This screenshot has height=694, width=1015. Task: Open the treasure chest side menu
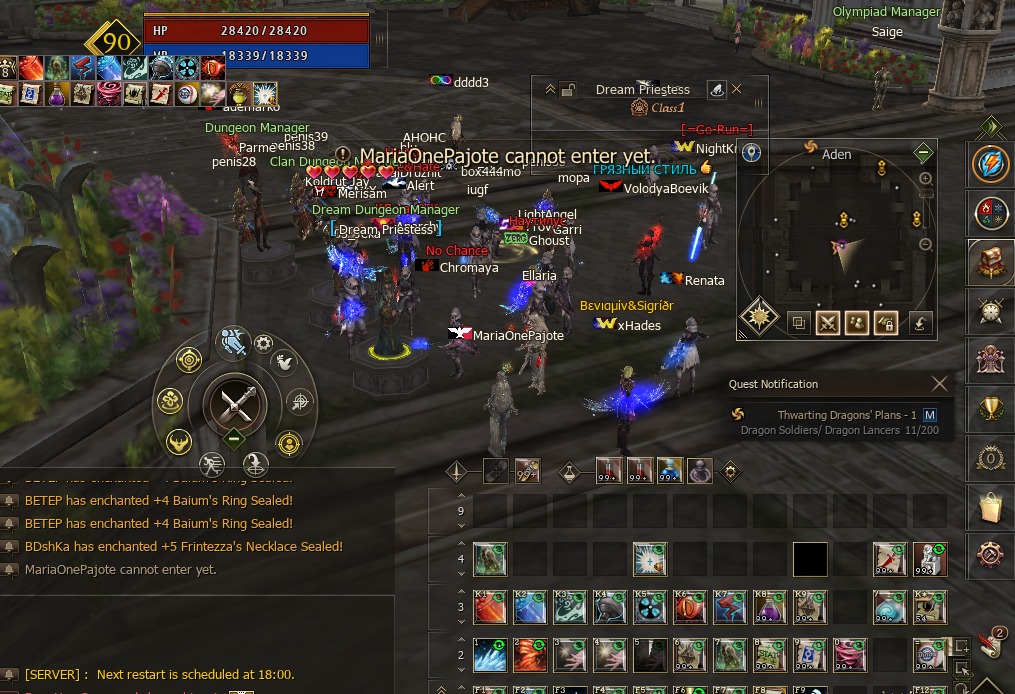[991, 262]
